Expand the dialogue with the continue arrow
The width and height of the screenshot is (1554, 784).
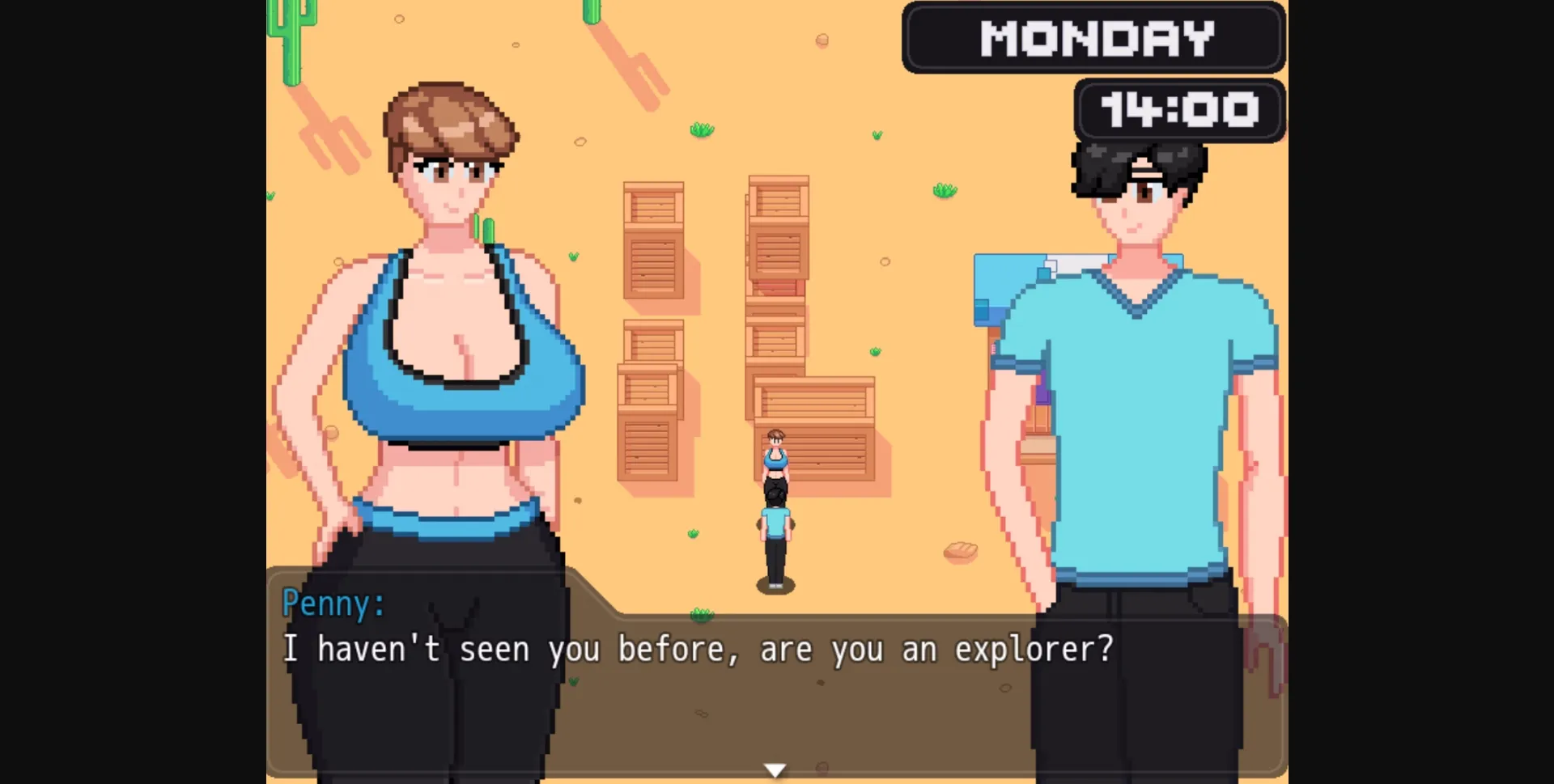tap(775, 769)
